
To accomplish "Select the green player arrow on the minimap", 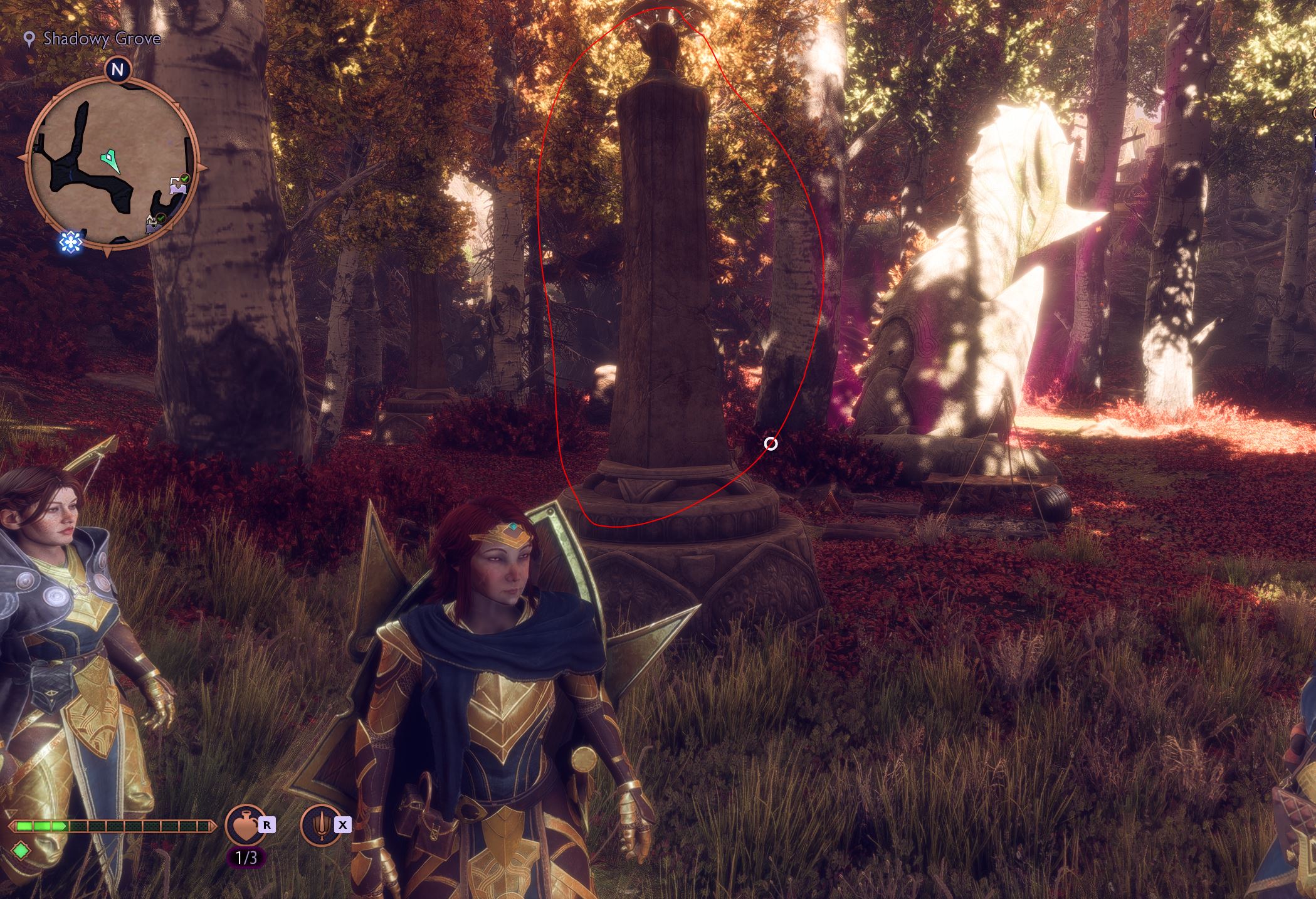I will coord(112,159).
